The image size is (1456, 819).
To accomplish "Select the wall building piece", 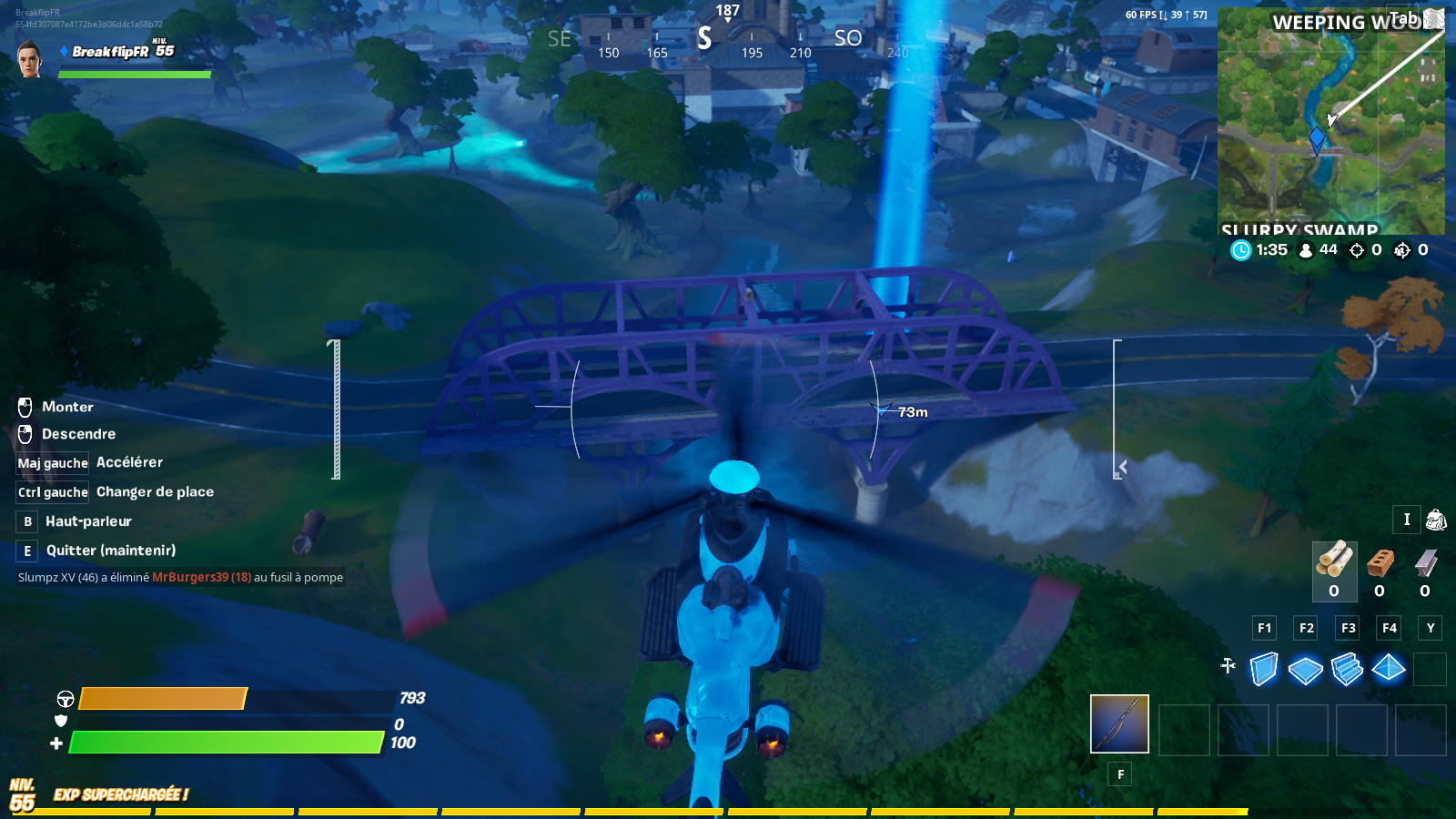I will coord(1263,670).
